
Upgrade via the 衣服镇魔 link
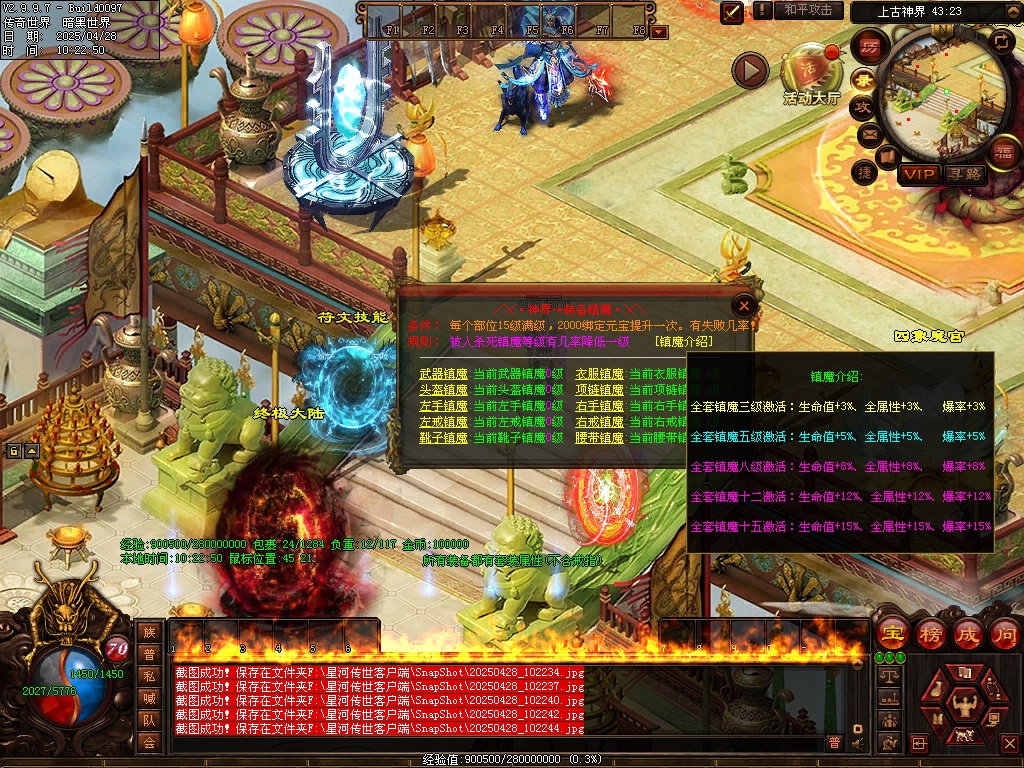click(599, 374)
